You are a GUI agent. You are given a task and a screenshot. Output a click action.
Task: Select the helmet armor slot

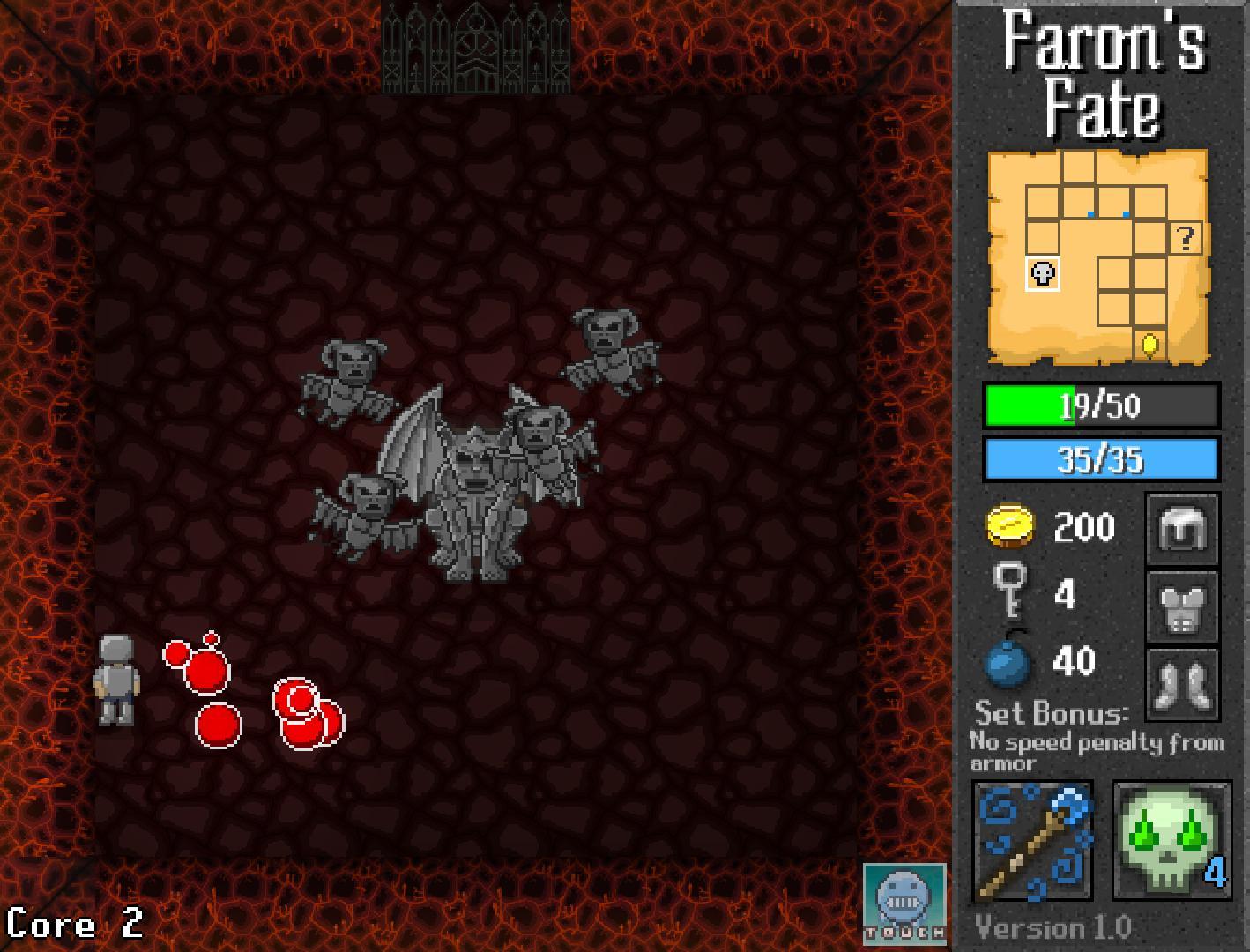pyautogui.click(x=1182, y=528)
